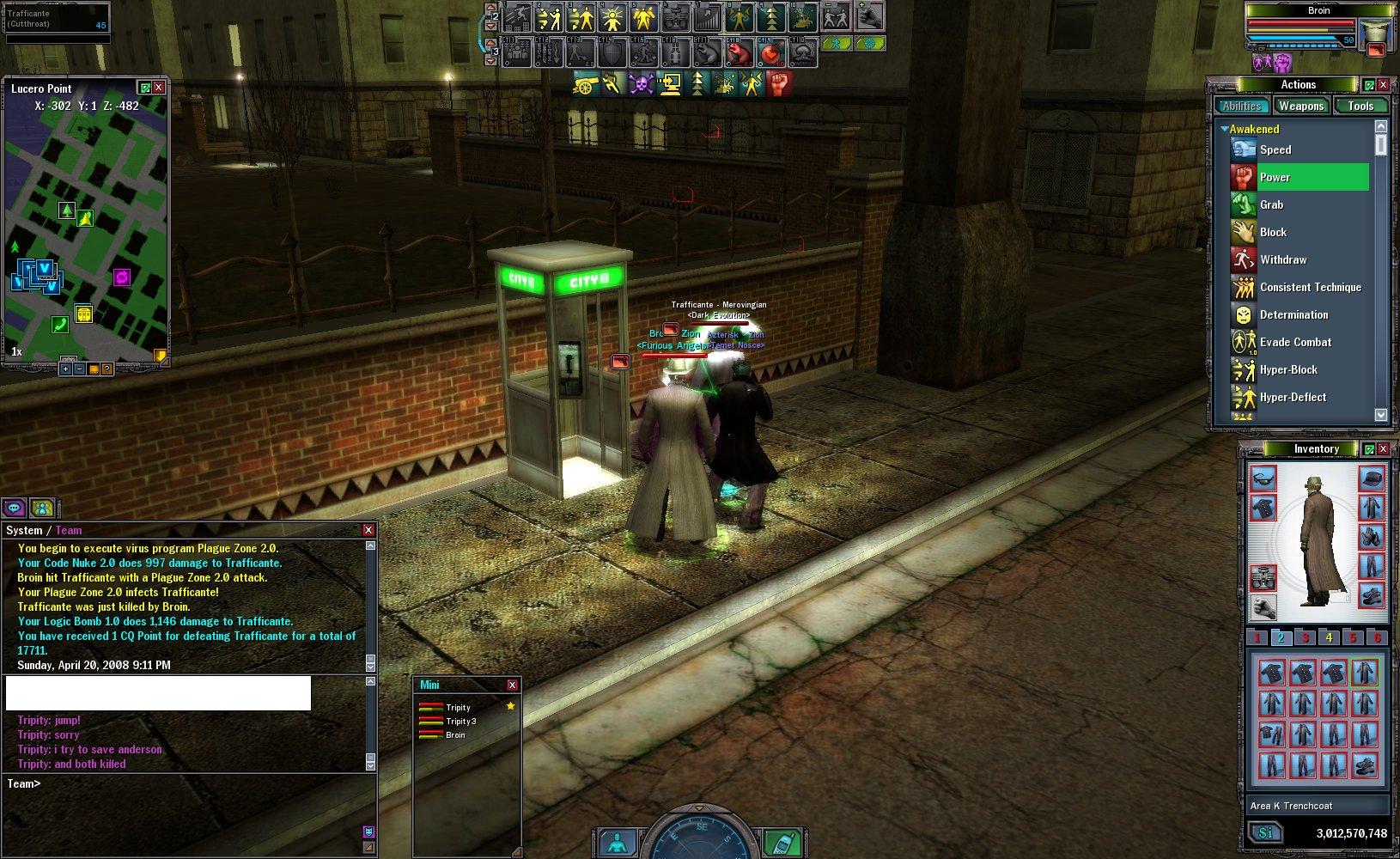This screenshot has width=1400, height=859.
Task: Switch to the Weapons tab
Action: pos(1300,107)
